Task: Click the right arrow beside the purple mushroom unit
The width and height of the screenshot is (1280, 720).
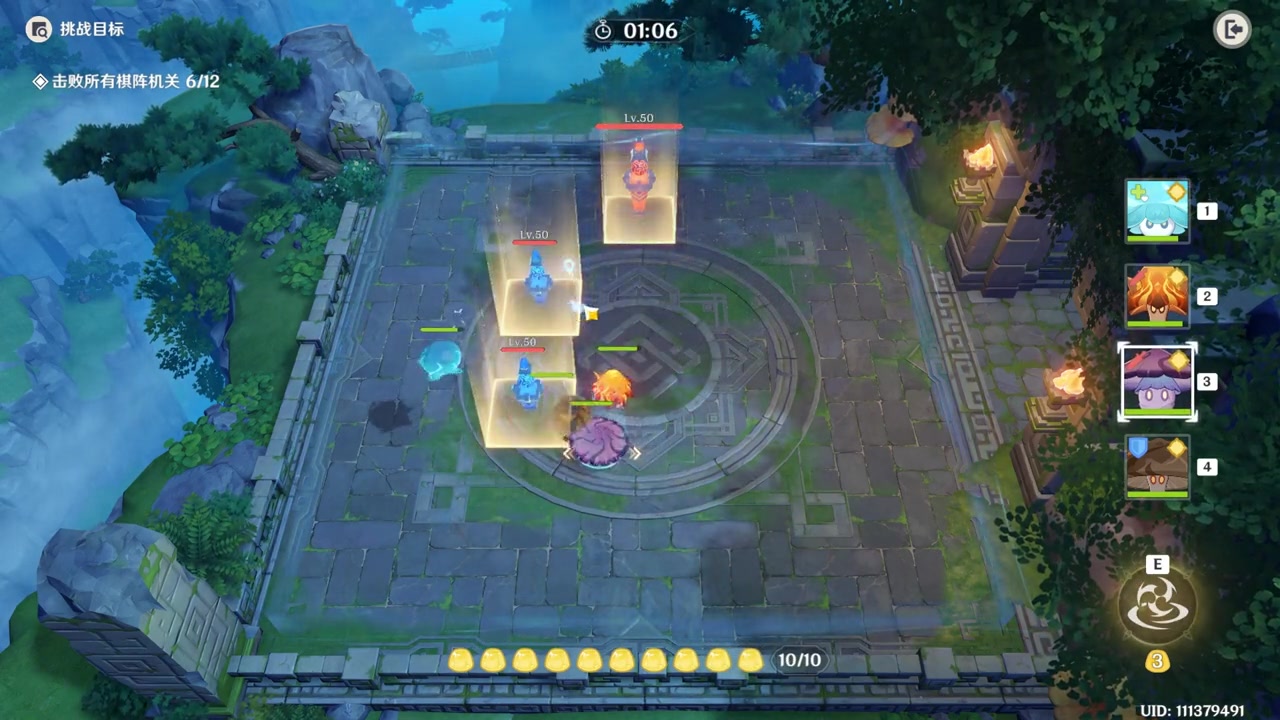Action: tap(636, 453)
